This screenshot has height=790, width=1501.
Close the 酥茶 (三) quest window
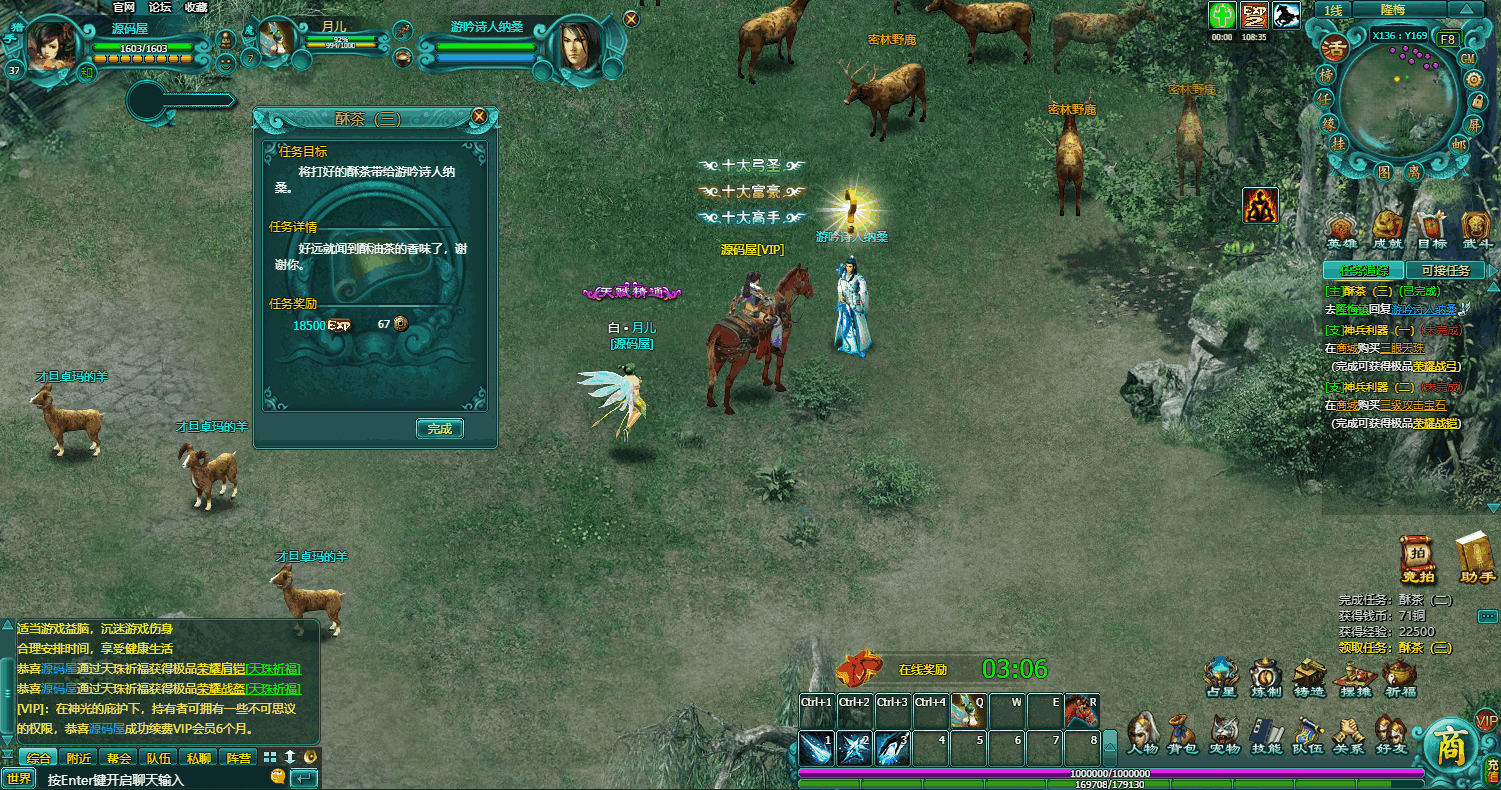pos(479,116)
